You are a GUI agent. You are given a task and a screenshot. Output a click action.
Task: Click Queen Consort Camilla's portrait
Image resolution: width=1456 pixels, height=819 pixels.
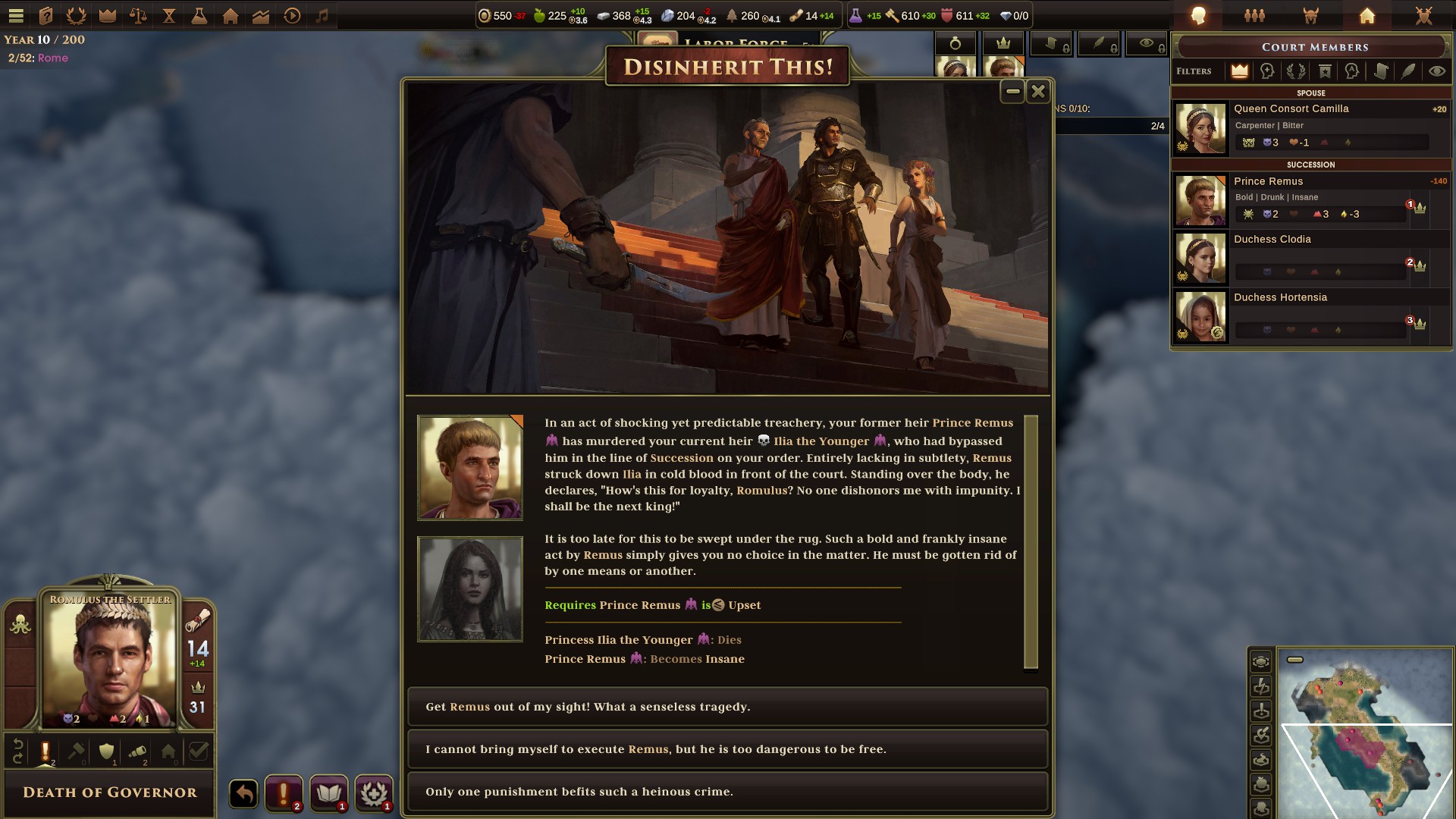(x=1200, y=127)
